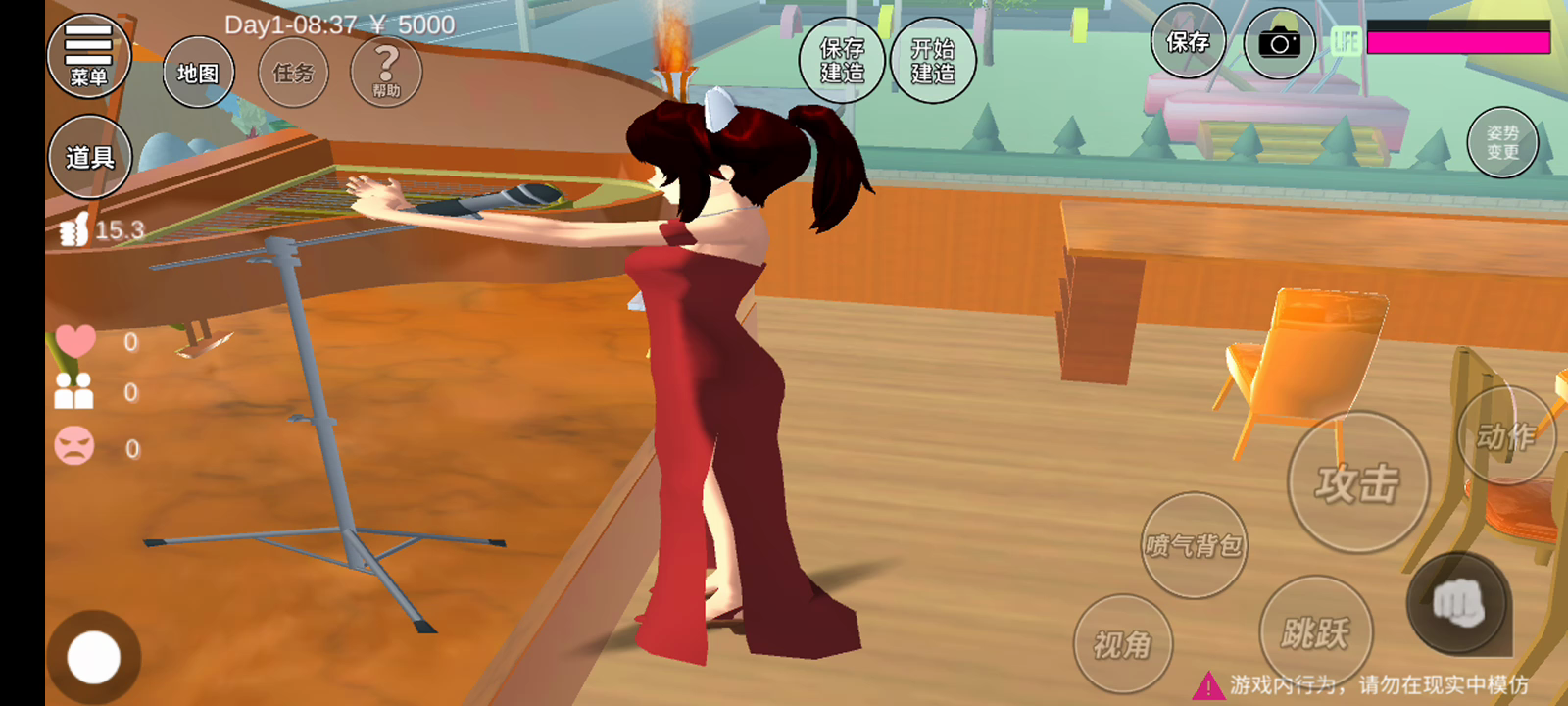Open the 动作 actions button

[1506, 435]
